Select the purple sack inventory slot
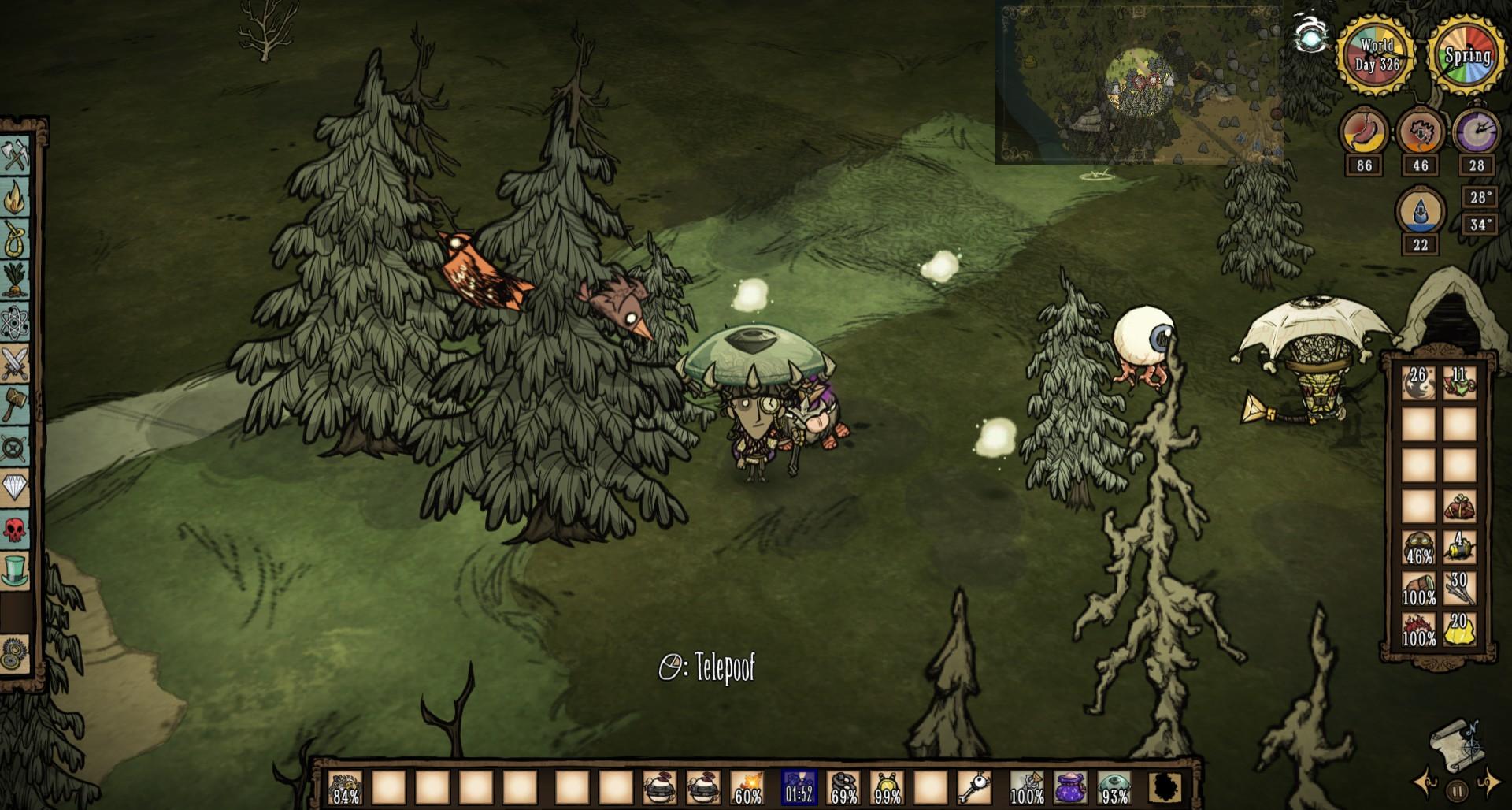 (1070, 787)
